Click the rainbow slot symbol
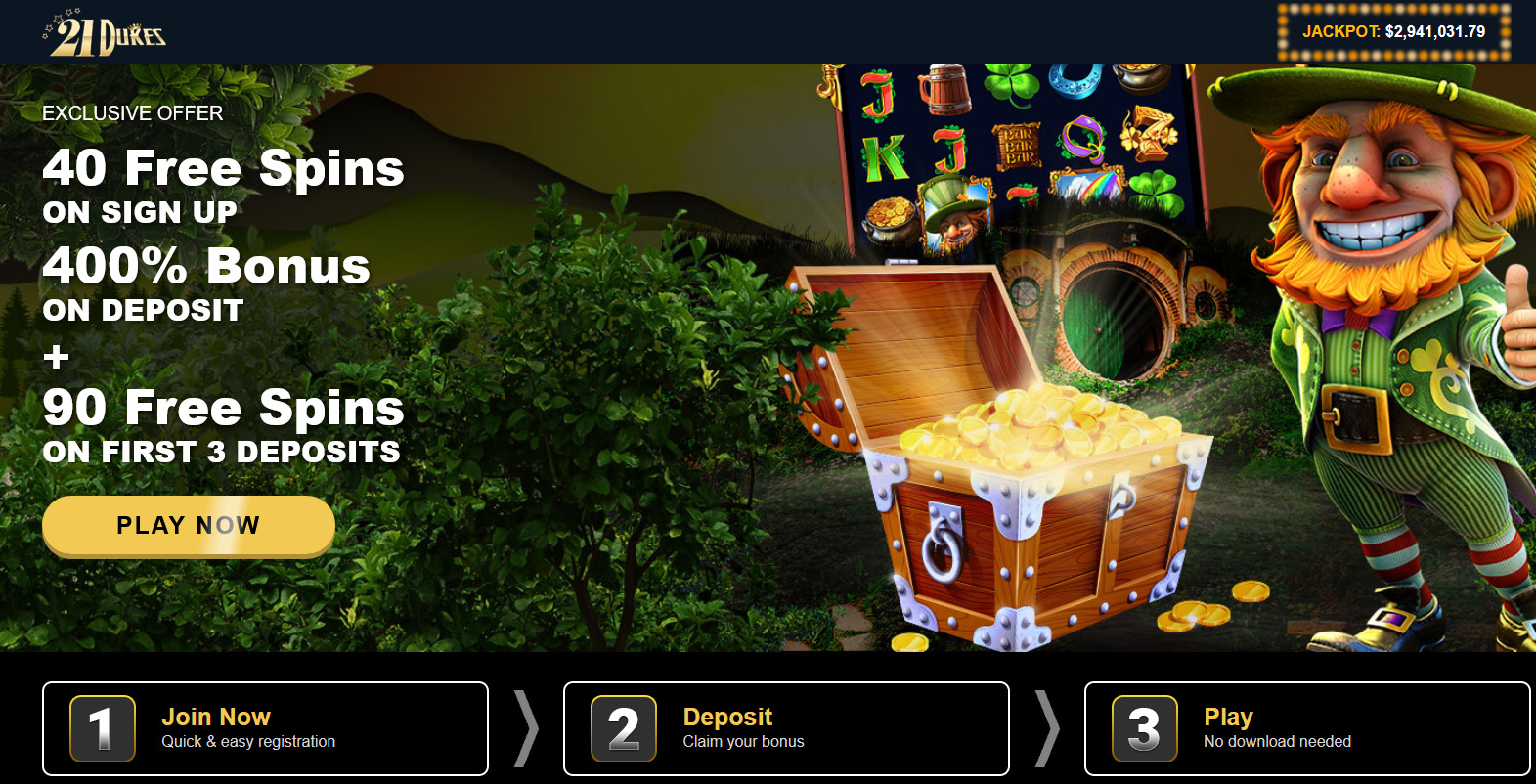Screen dimensions: 1536x784 (x=1088, y=188)
